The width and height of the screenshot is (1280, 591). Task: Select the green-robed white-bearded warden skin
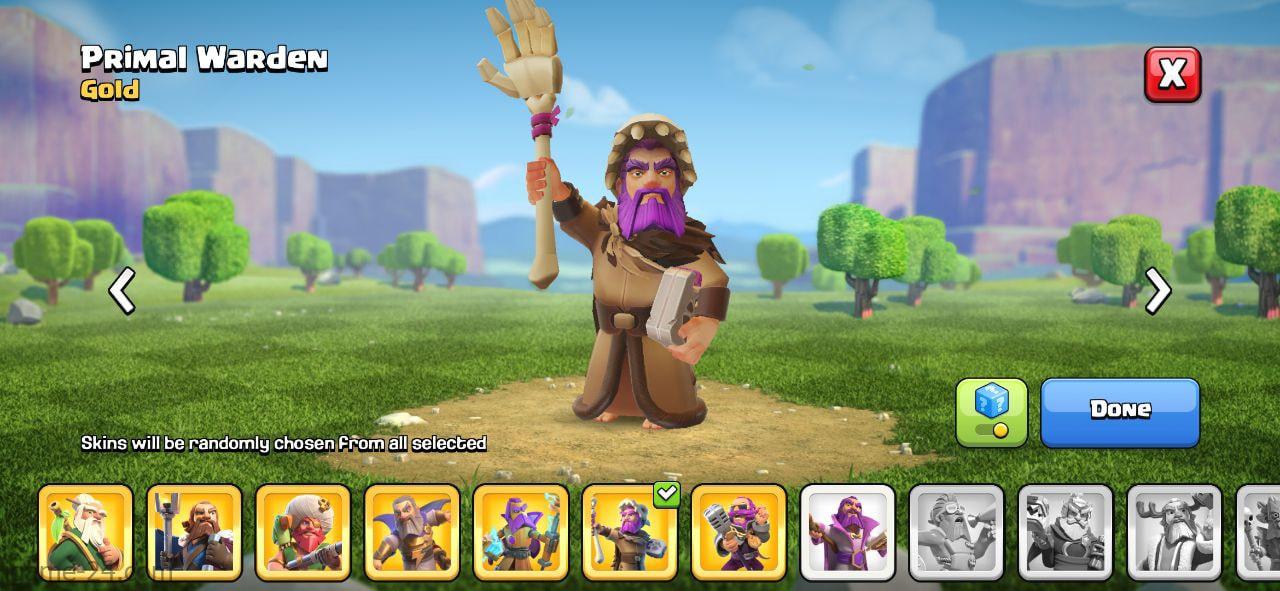85,532
